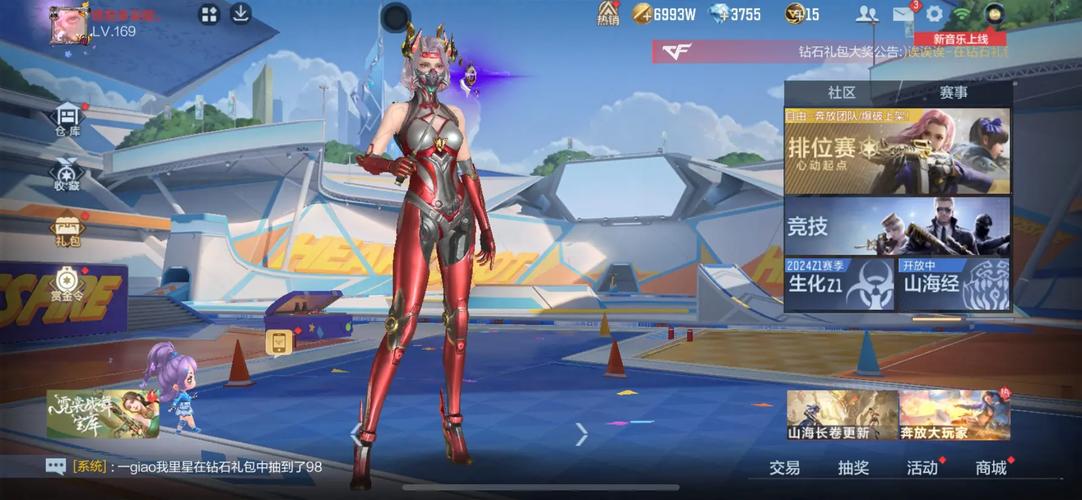Open the 赏金令 bounty pass

pos(67,286)
